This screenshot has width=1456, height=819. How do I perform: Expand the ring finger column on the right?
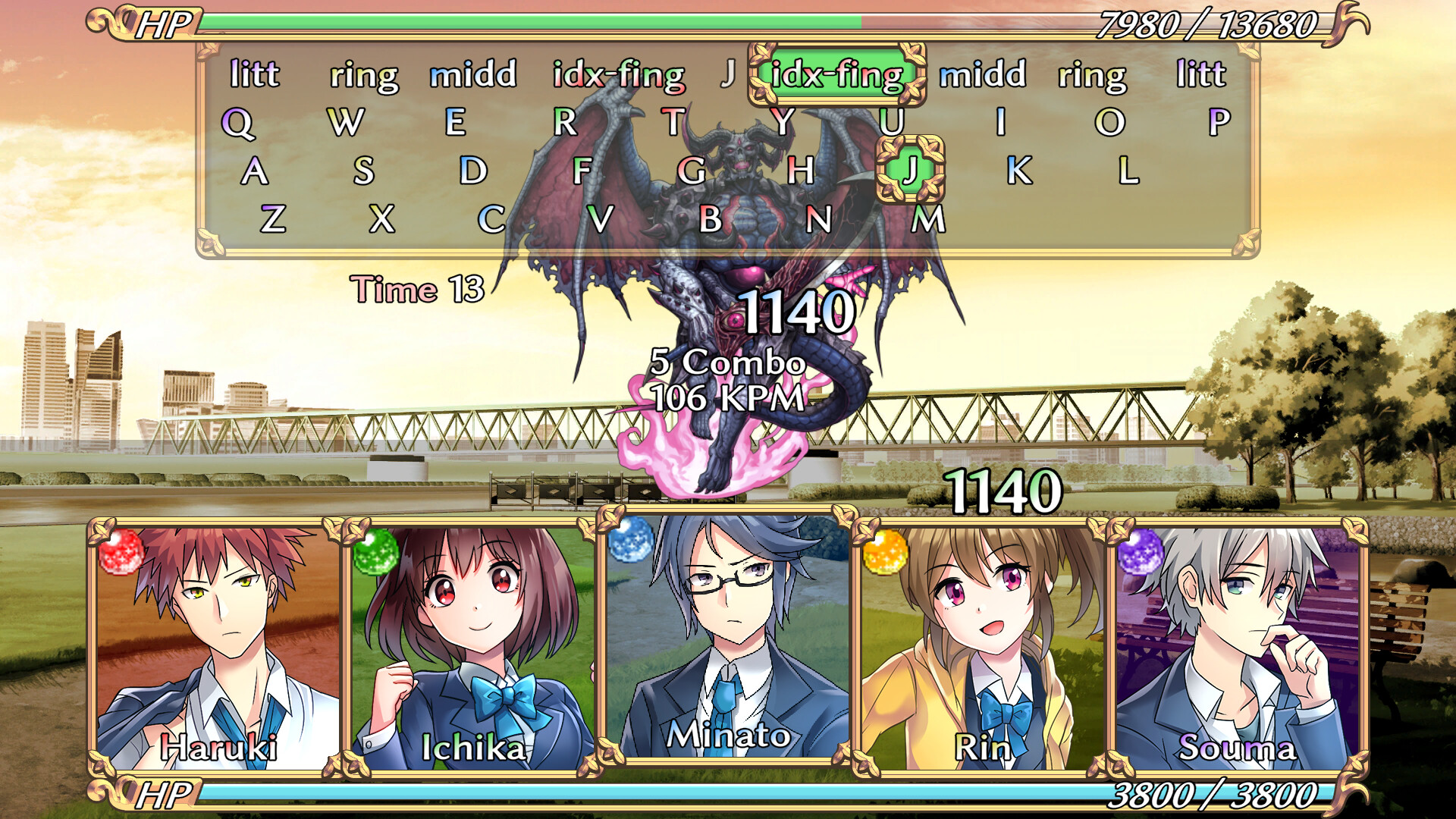coord(1090,74)
